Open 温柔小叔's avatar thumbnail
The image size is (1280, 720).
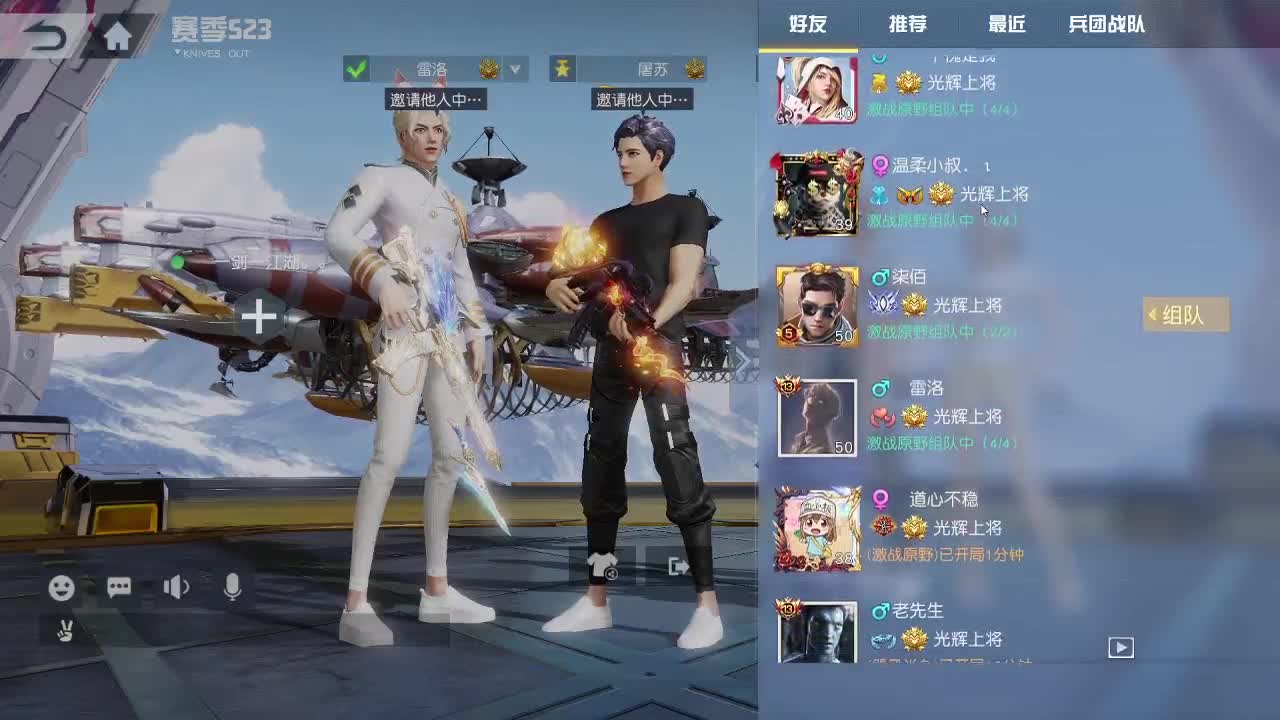pyautogui.click(x=816, y=192)
